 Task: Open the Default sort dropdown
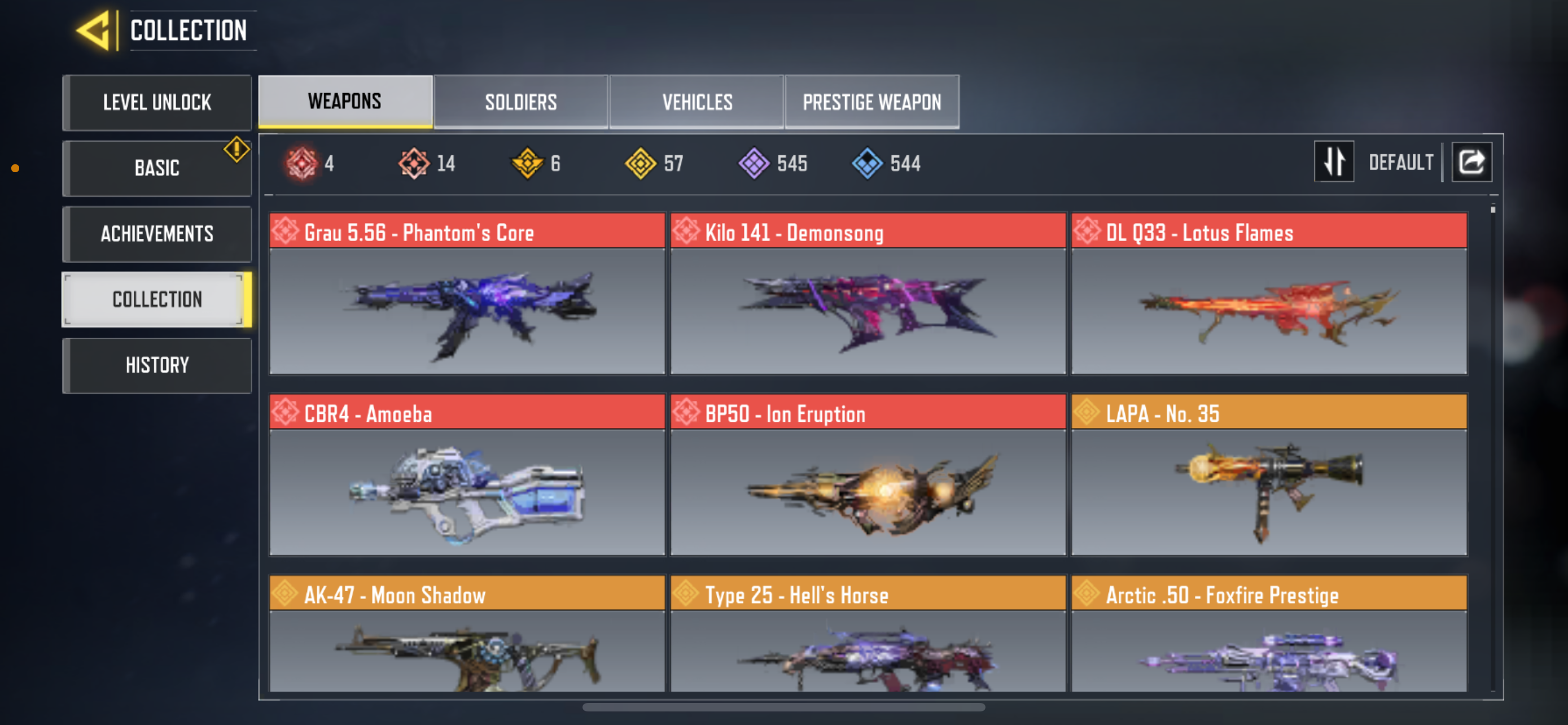tap(1400, 161)
